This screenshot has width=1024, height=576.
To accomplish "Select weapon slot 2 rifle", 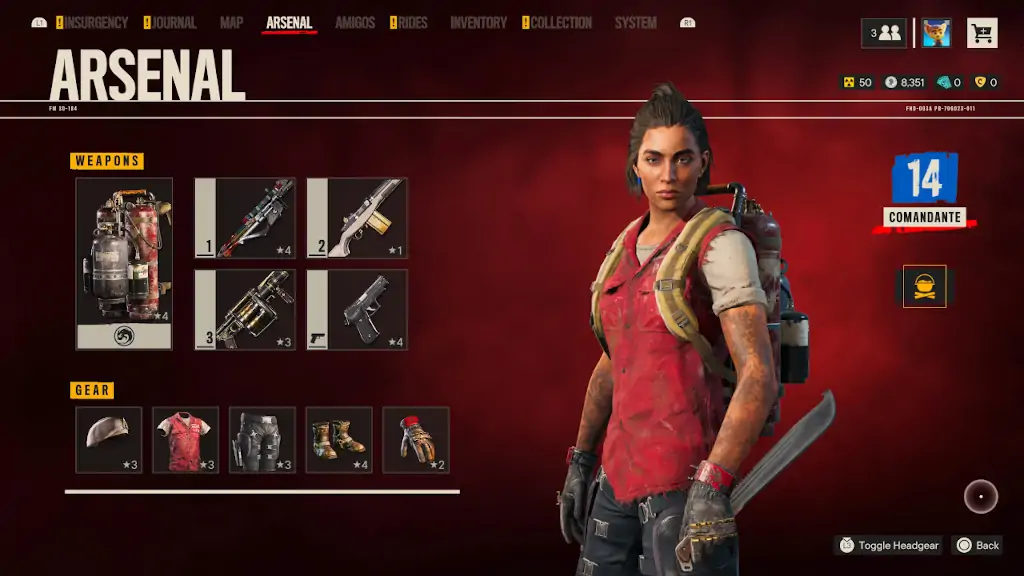I will pos(357,218).
